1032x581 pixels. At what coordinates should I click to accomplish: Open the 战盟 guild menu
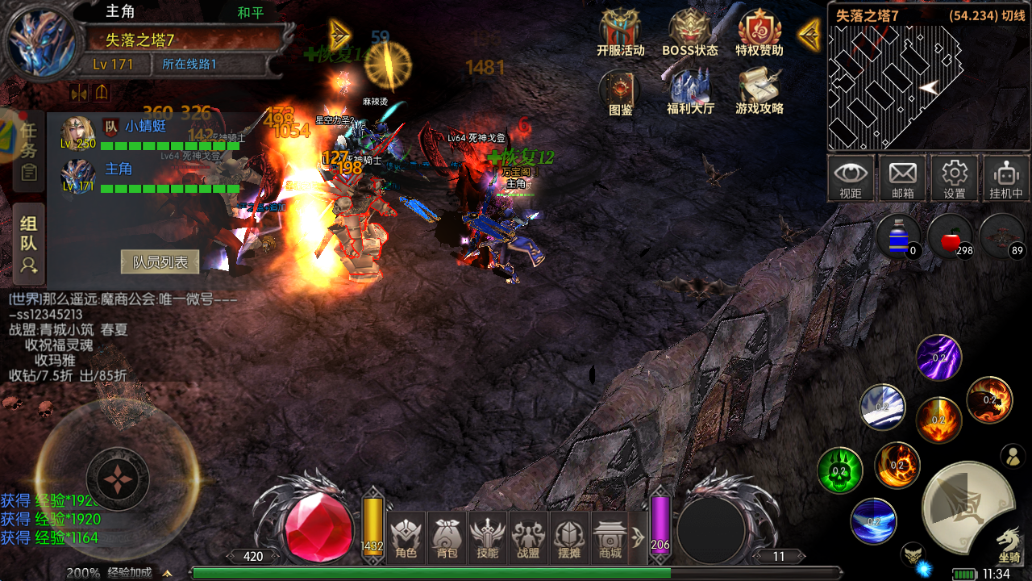click(x=528, y=535)
